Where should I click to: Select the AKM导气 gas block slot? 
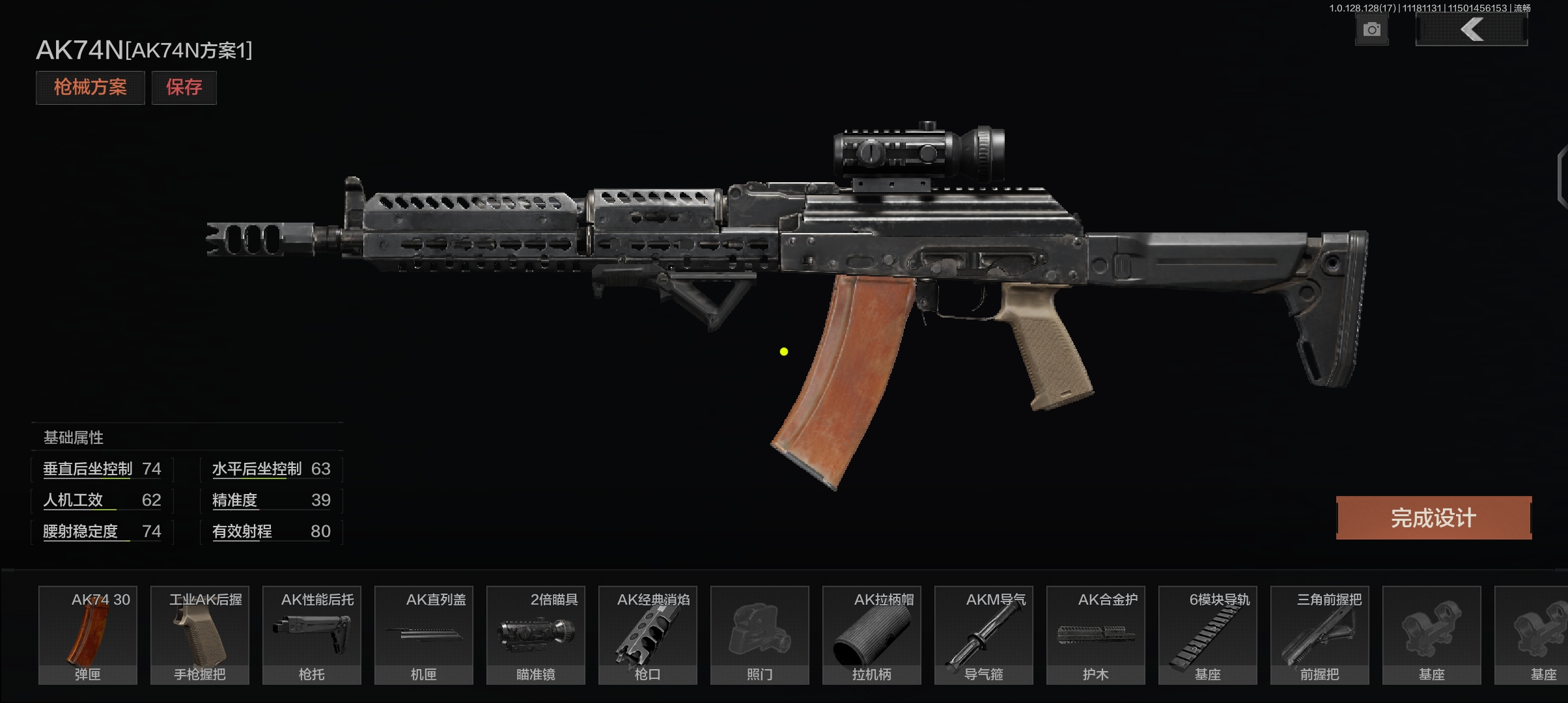(984, 635)
